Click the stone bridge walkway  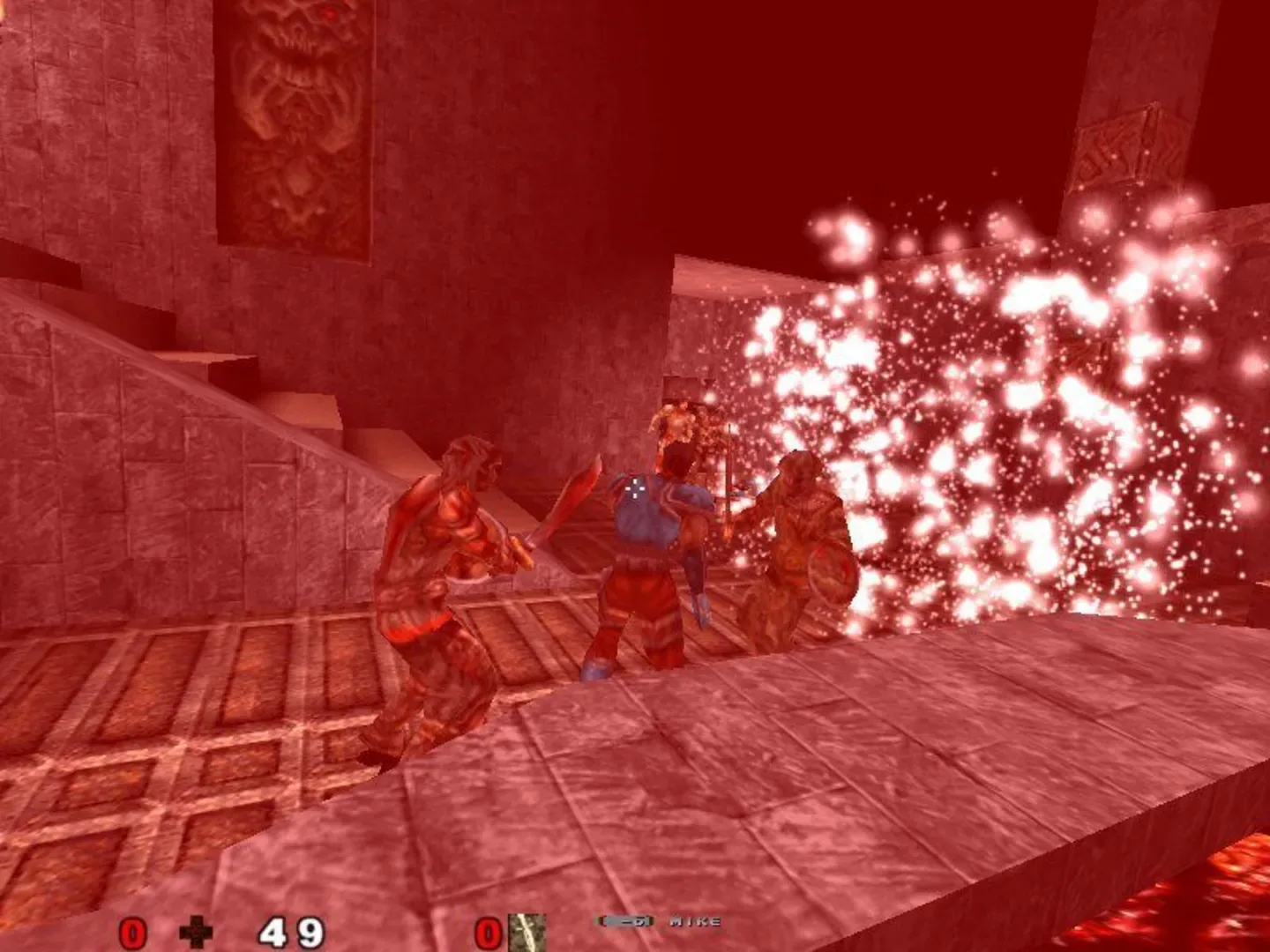pyautogui.click(x=794, y=776)
